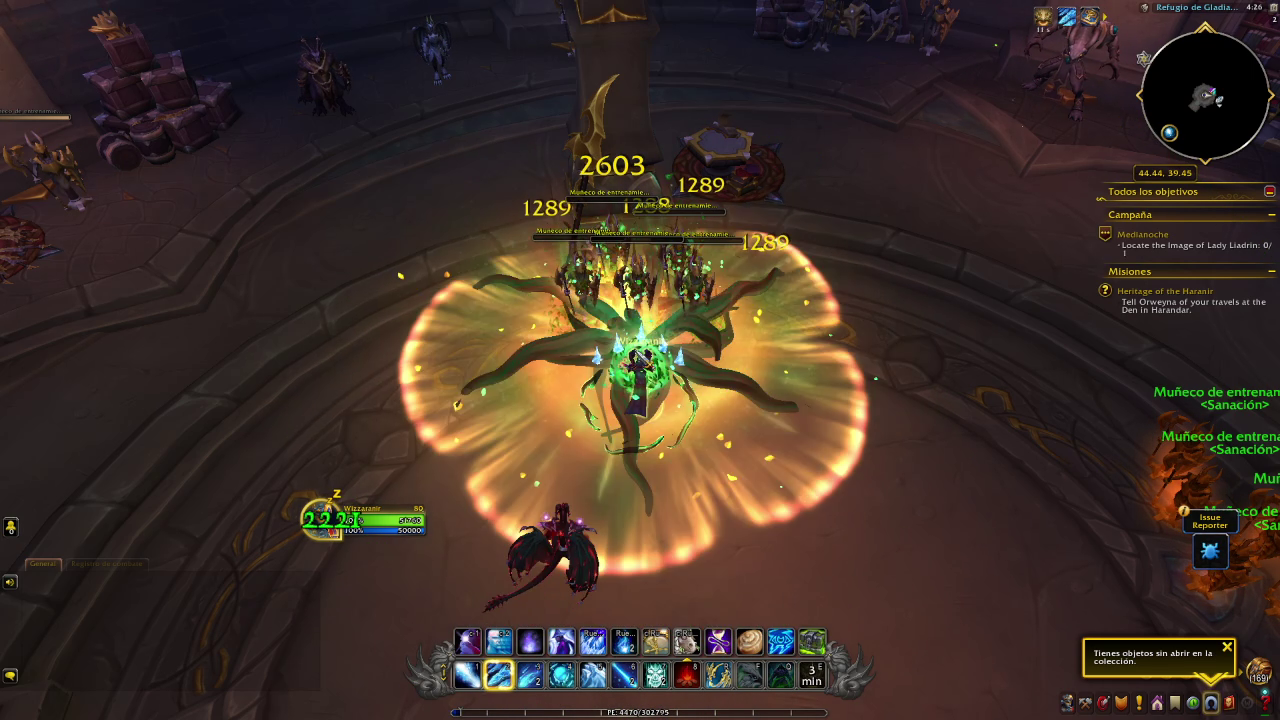Open the Issue Reporter bug button
1280x720 pixels.
1210,551
